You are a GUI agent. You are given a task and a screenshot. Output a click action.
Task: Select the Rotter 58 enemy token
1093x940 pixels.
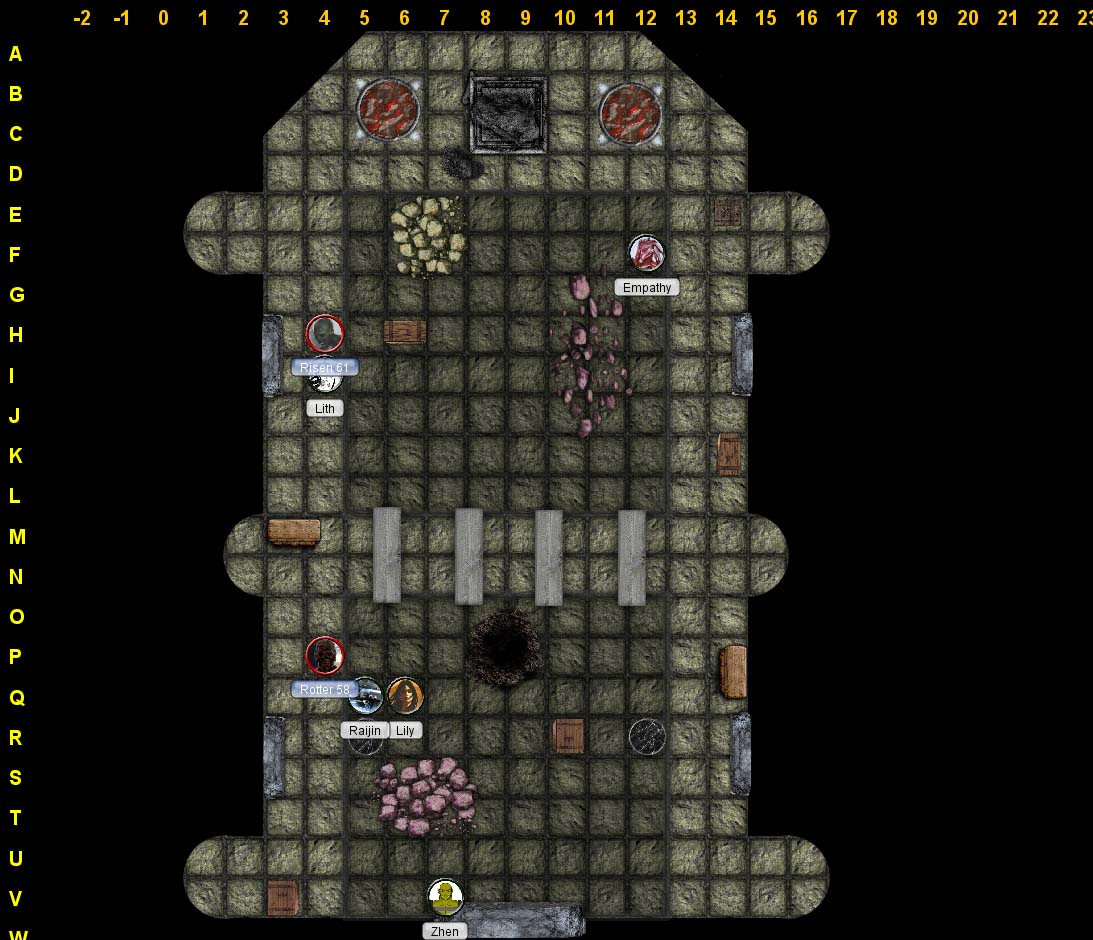click(324, 656)
